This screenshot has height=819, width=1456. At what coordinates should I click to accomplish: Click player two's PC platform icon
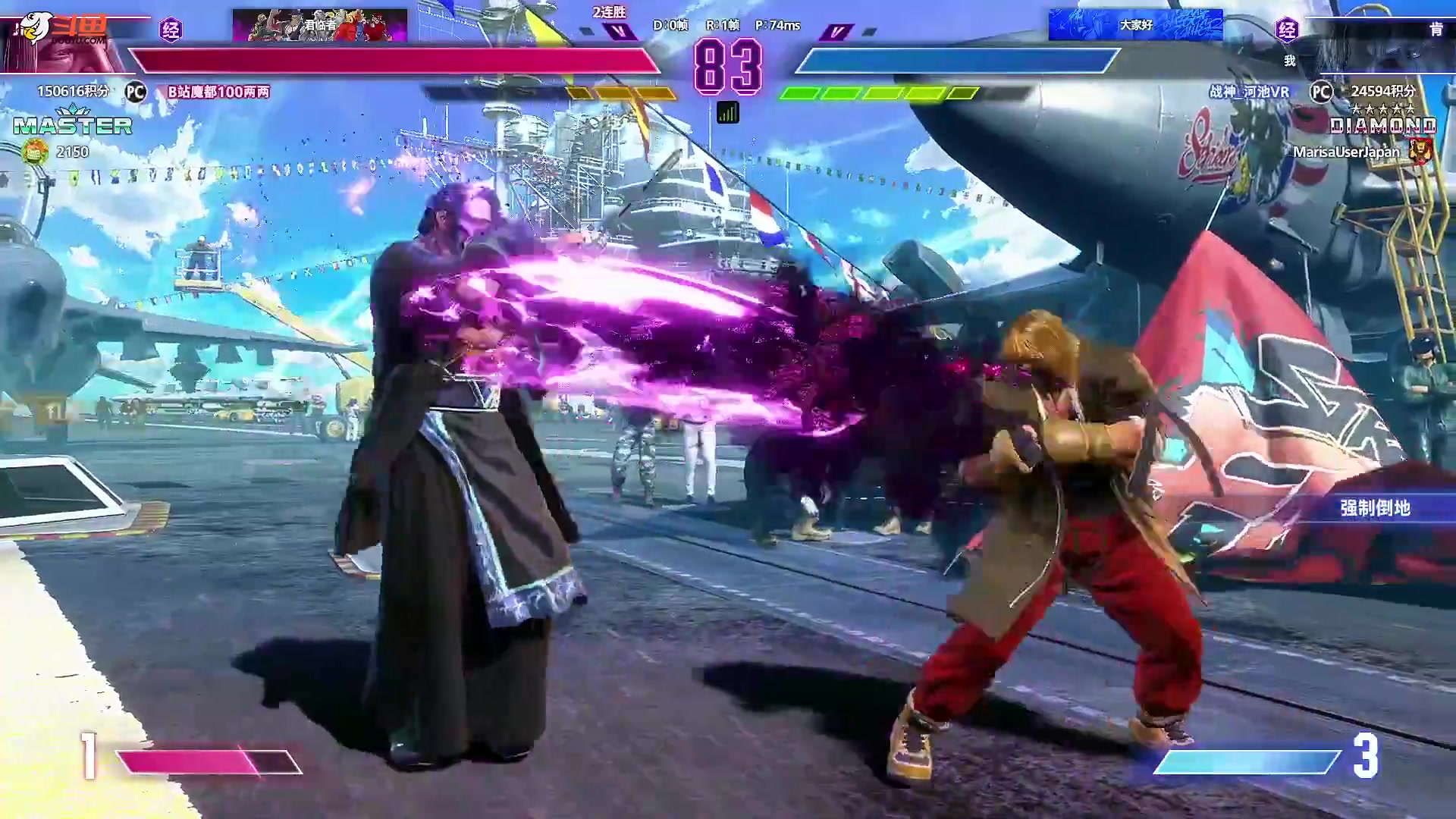pyautogui.click(x=1321, y=92)
